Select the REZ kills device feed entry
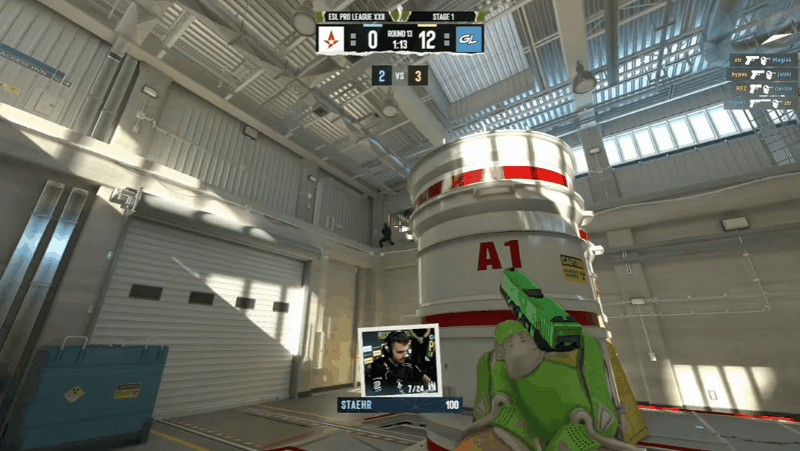The width and height of the screenshot is (800, 451). point(762,88)
